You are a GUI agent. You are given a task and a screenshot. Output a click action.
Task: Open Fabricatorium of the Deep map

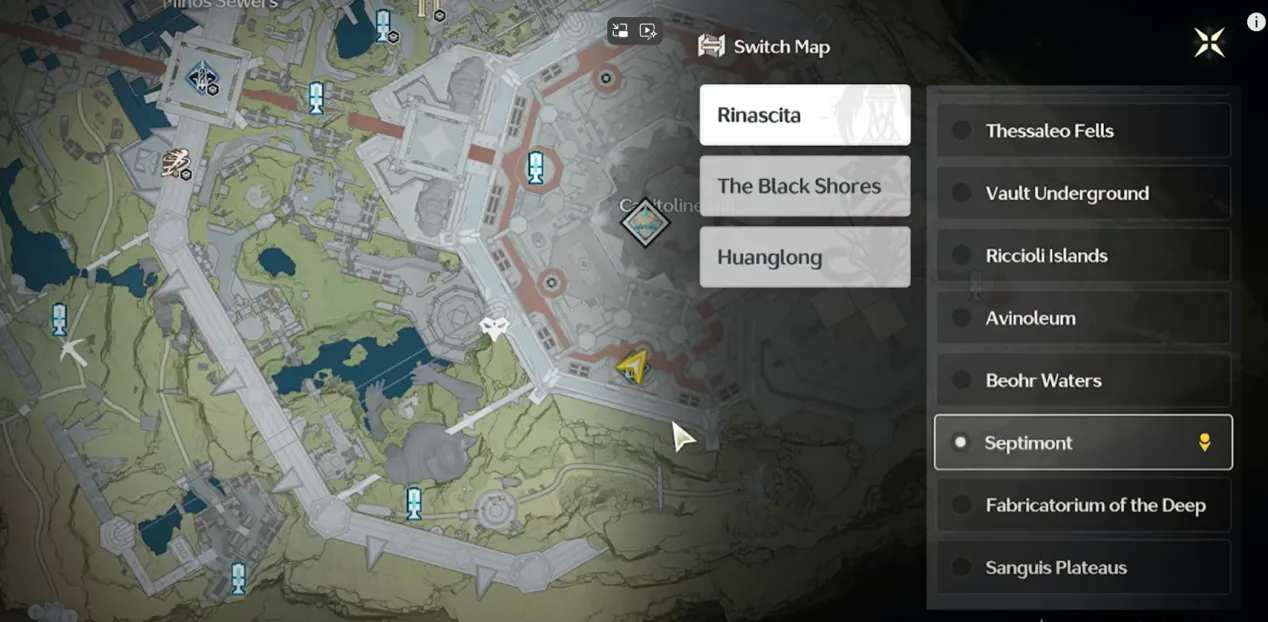click(1082, 505)
